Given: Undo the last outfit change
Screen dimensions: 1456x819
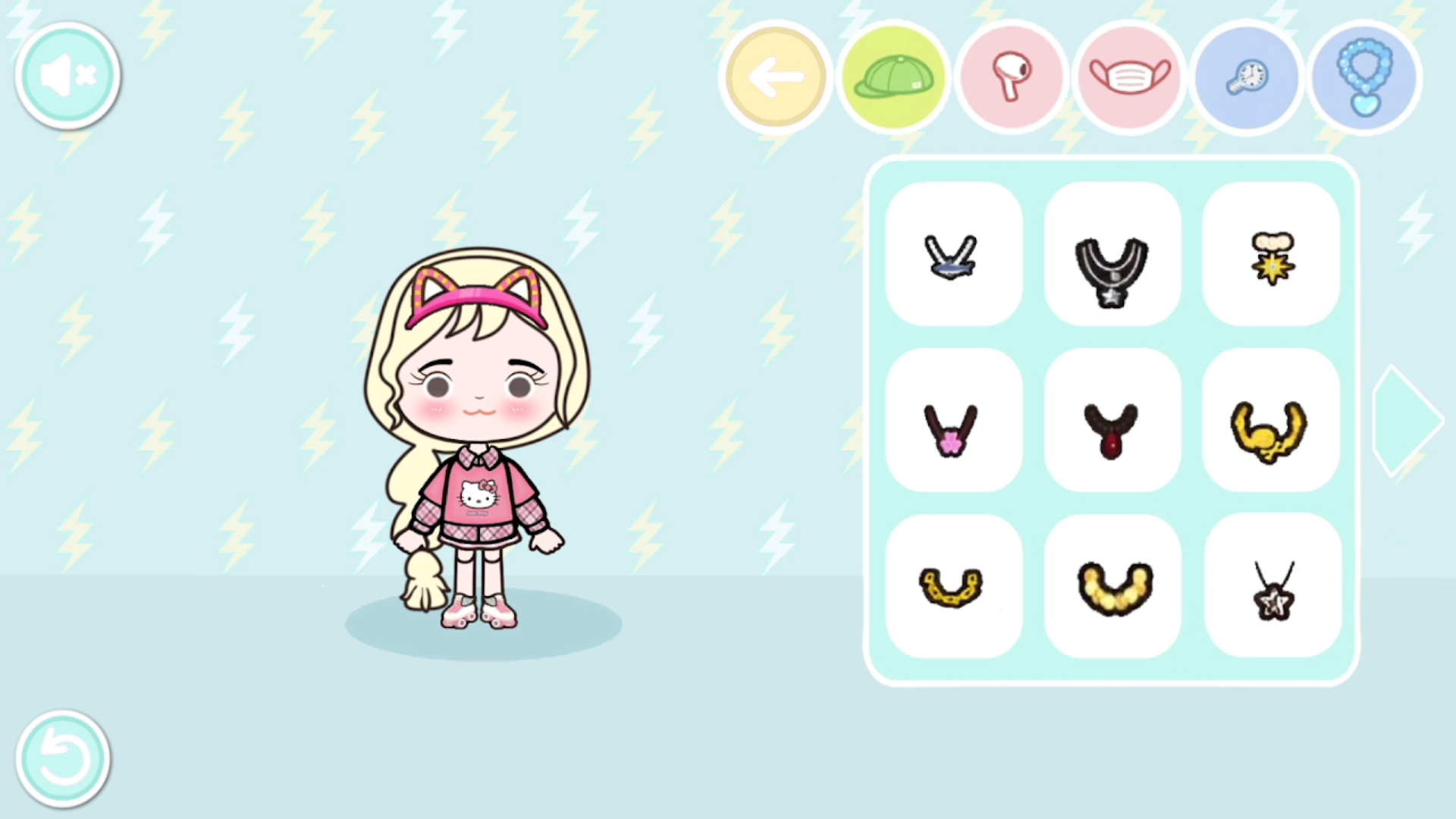Looking at the screenshot, I should pos(64,758).
